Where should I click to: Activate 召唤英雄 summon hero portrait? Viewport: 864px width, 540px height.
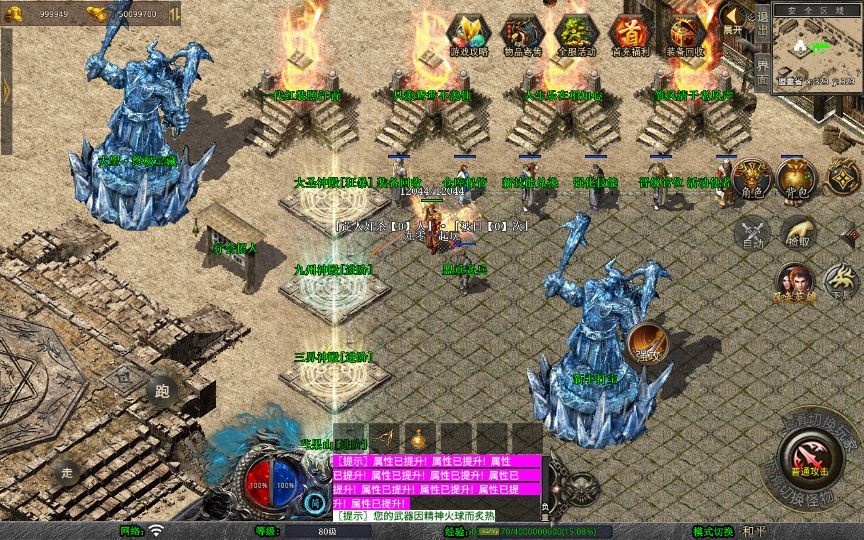[796, 280]
